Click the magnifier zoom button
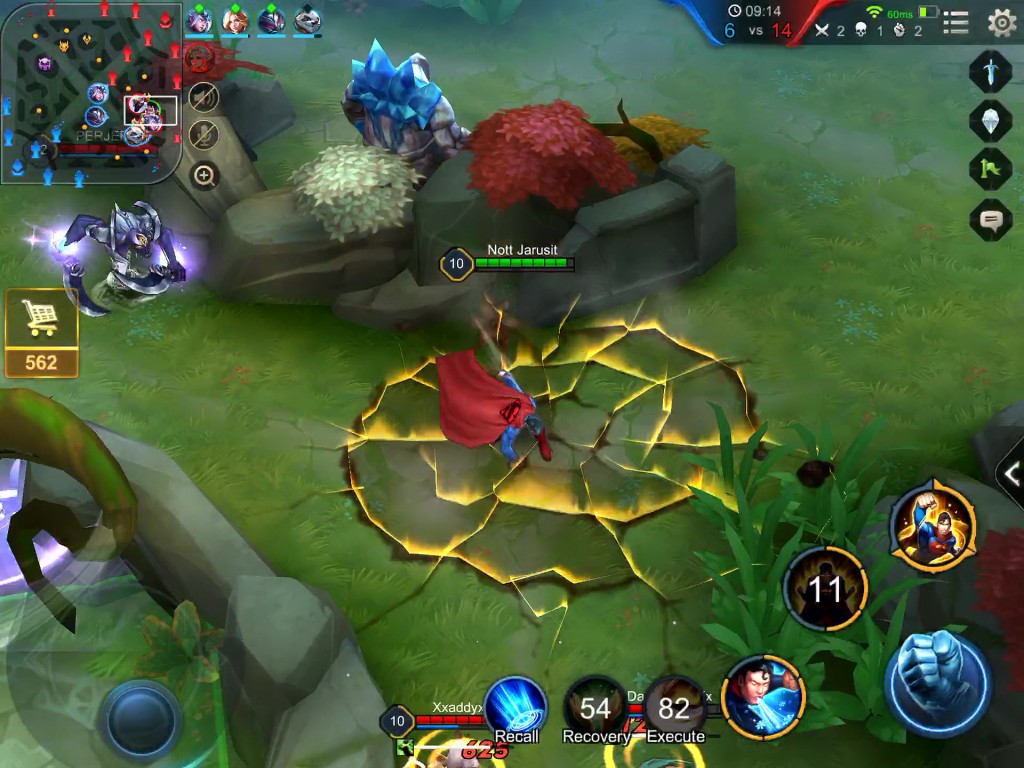This screenshot has width=1024, height=768. click(204, 177)
